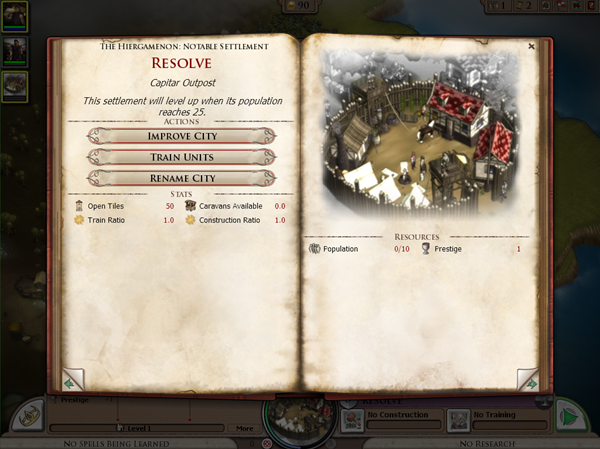Select the middle unit portrait
The height and width of the screenshot is (449, 600).
15,50
